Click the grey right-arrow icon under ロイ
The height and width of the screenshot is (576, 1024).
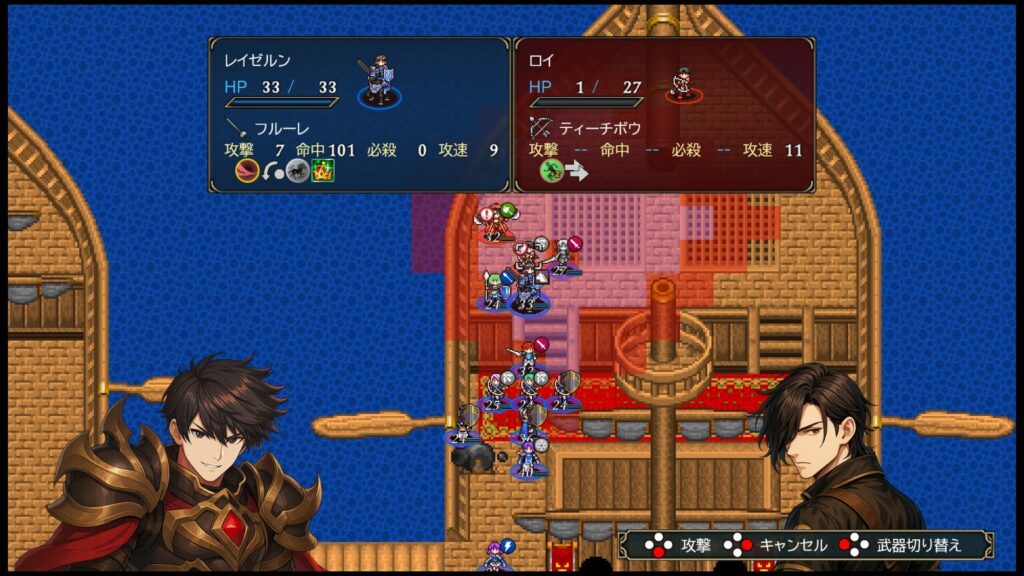[577, 171]
